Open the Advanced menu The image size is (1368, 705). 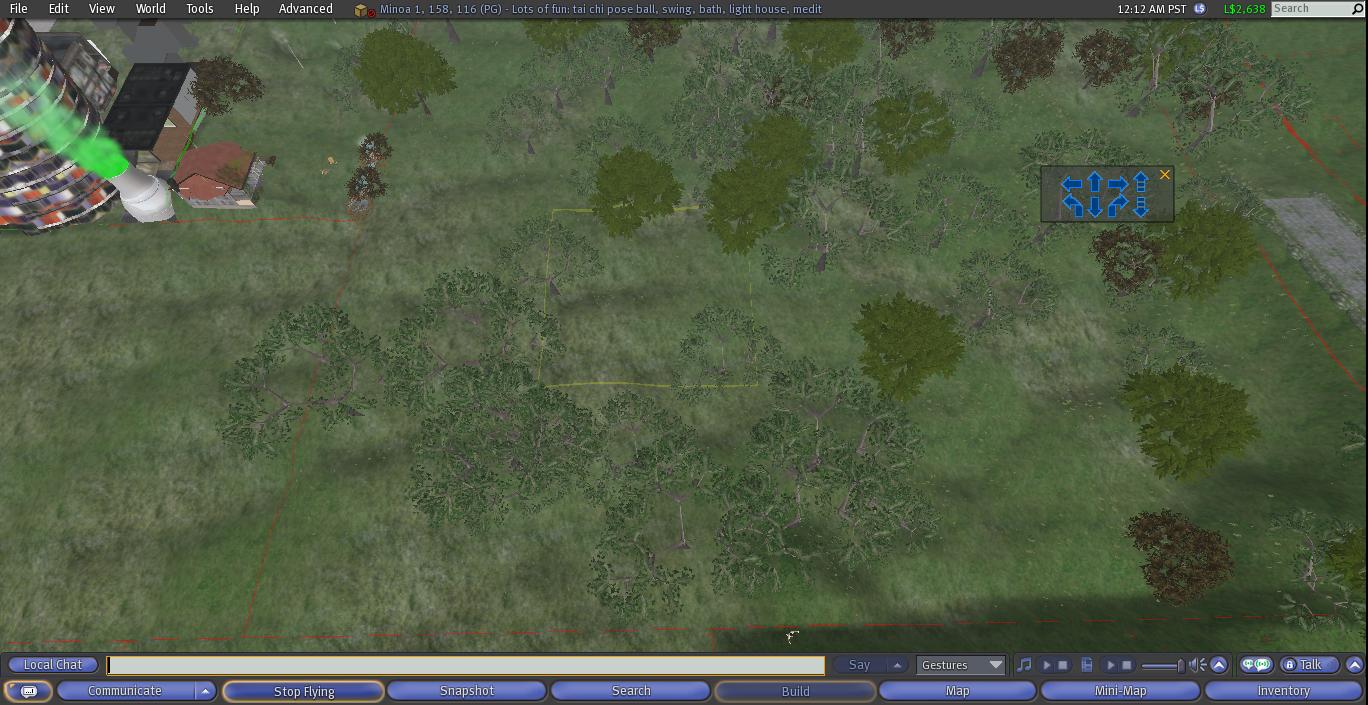coord(305,9)
